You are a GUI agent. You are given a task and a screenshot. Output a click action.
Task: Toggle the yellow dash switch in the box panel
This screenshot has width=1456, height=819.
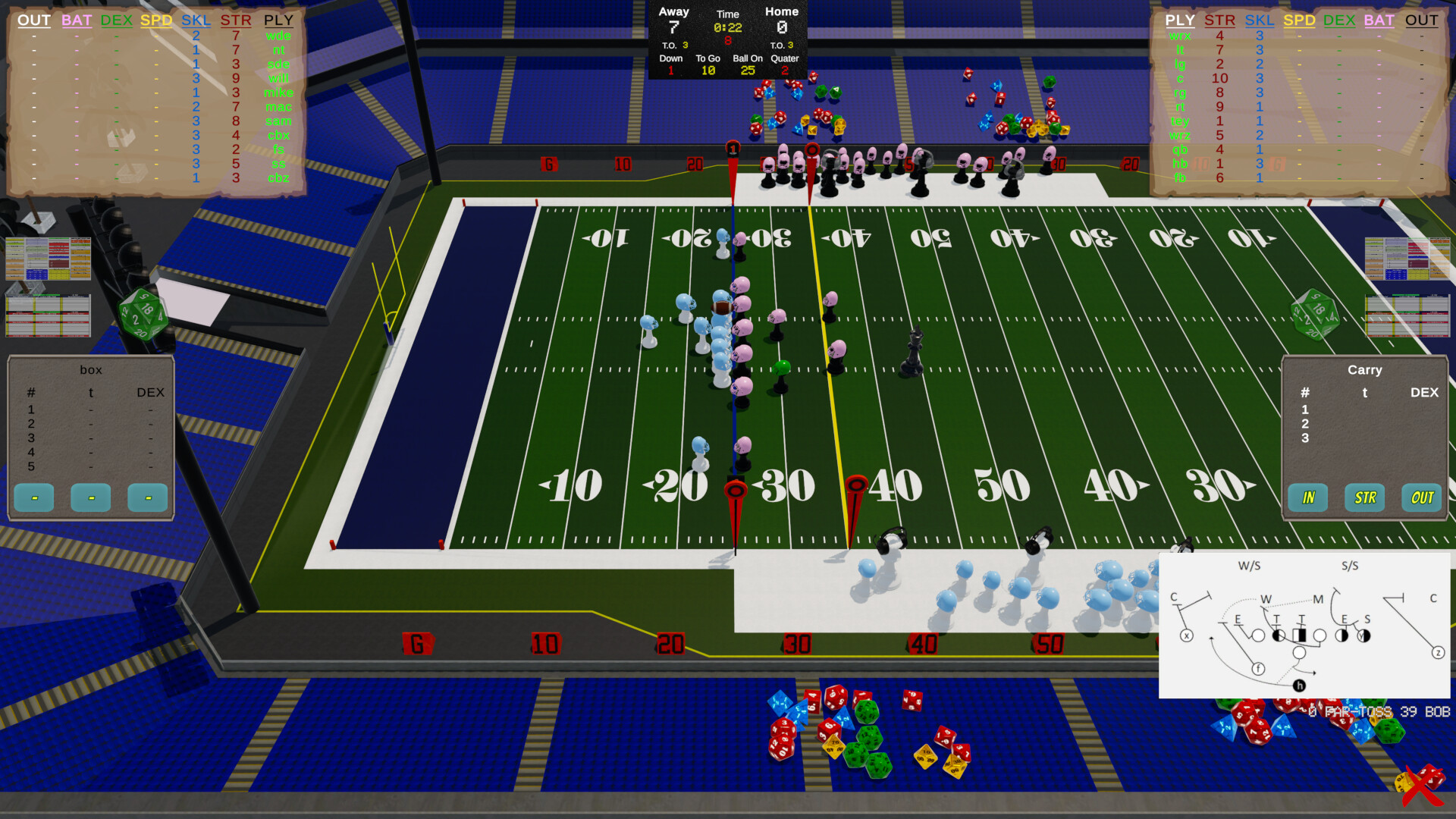147,498
